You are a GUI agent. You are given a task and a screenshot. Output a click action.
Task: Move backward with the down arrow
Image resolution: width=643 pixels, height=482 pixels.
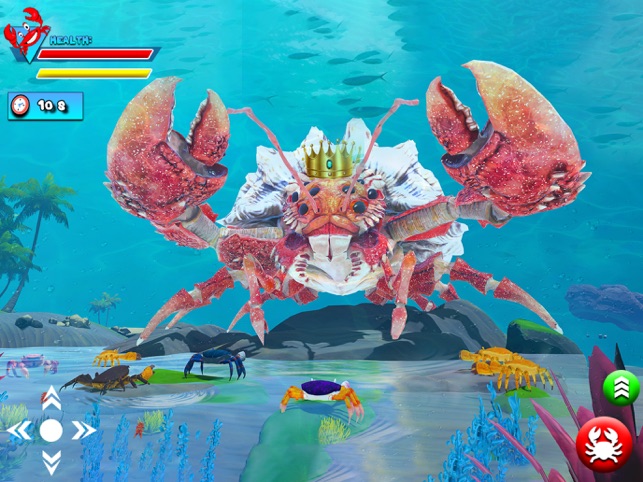51,461
